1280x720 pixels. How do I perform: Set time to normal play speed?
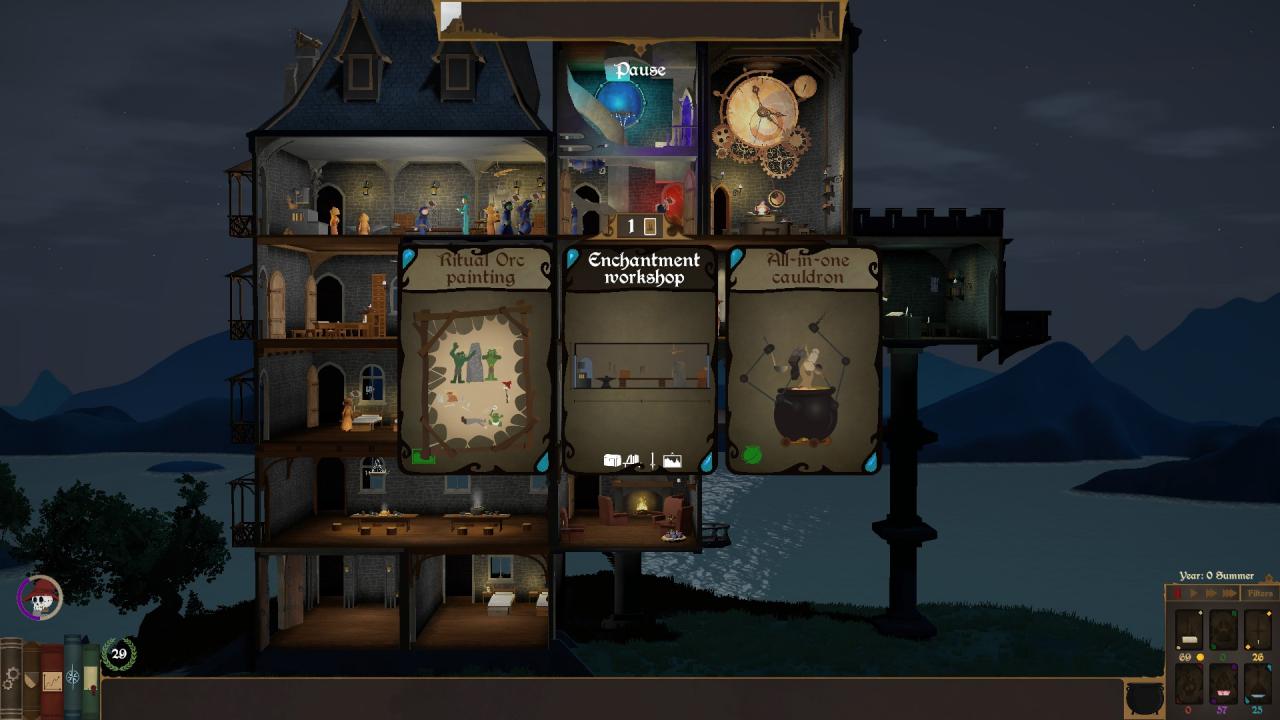point(1193,594)
